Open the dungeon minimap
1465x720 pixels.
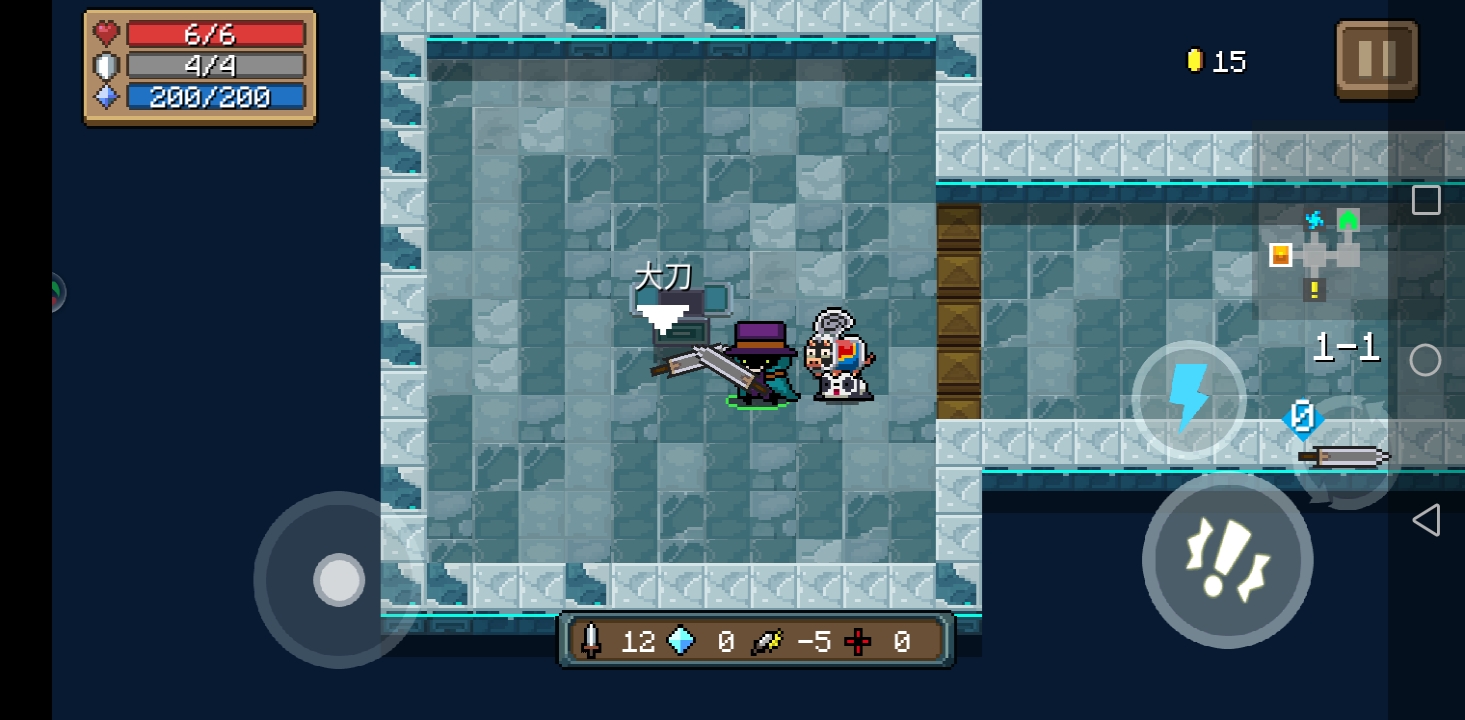click(1316, 252)
